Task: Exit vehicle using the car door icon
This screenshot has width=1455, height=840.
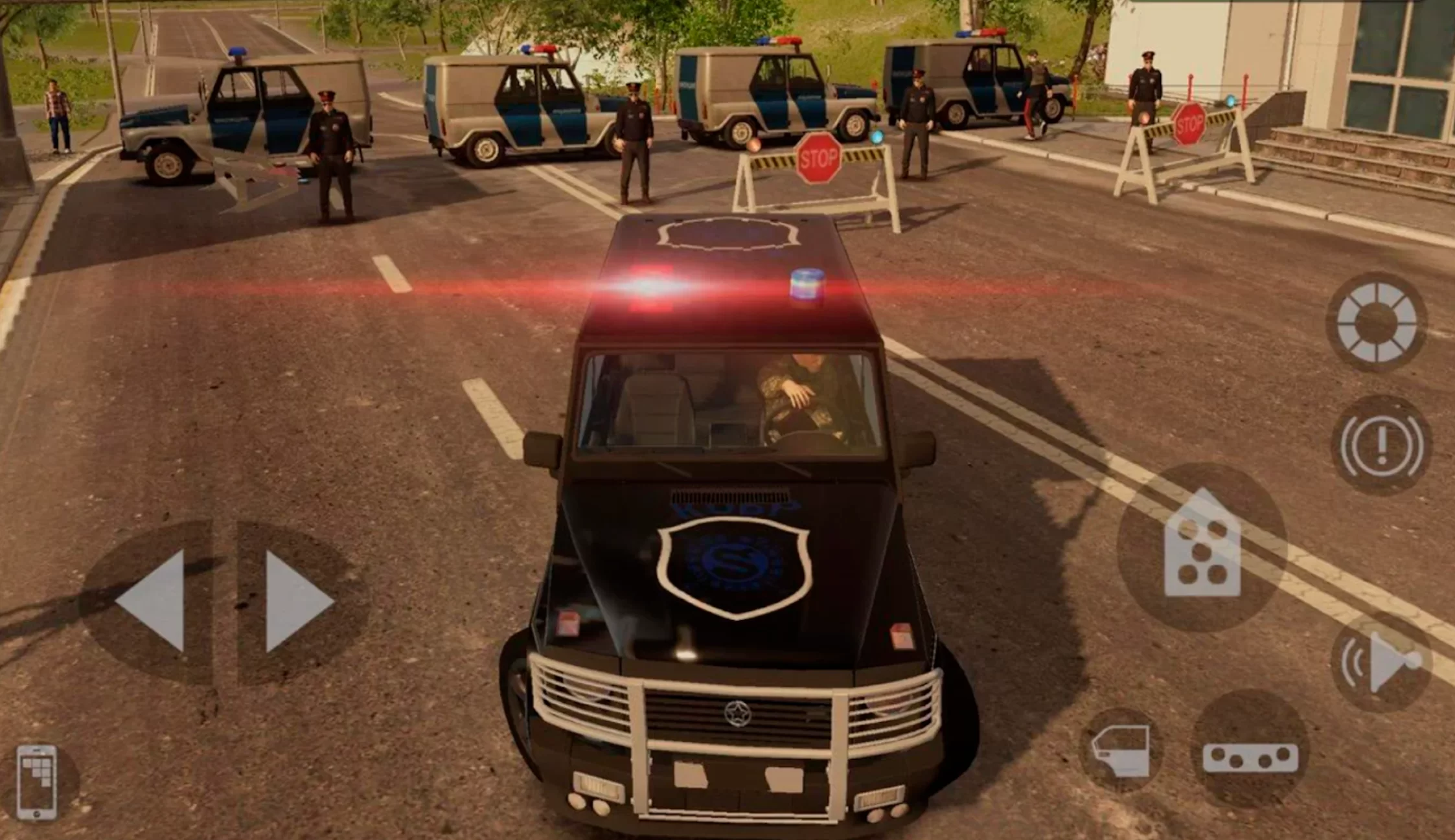Action: pyautogui.click(x=1121, y=750)
